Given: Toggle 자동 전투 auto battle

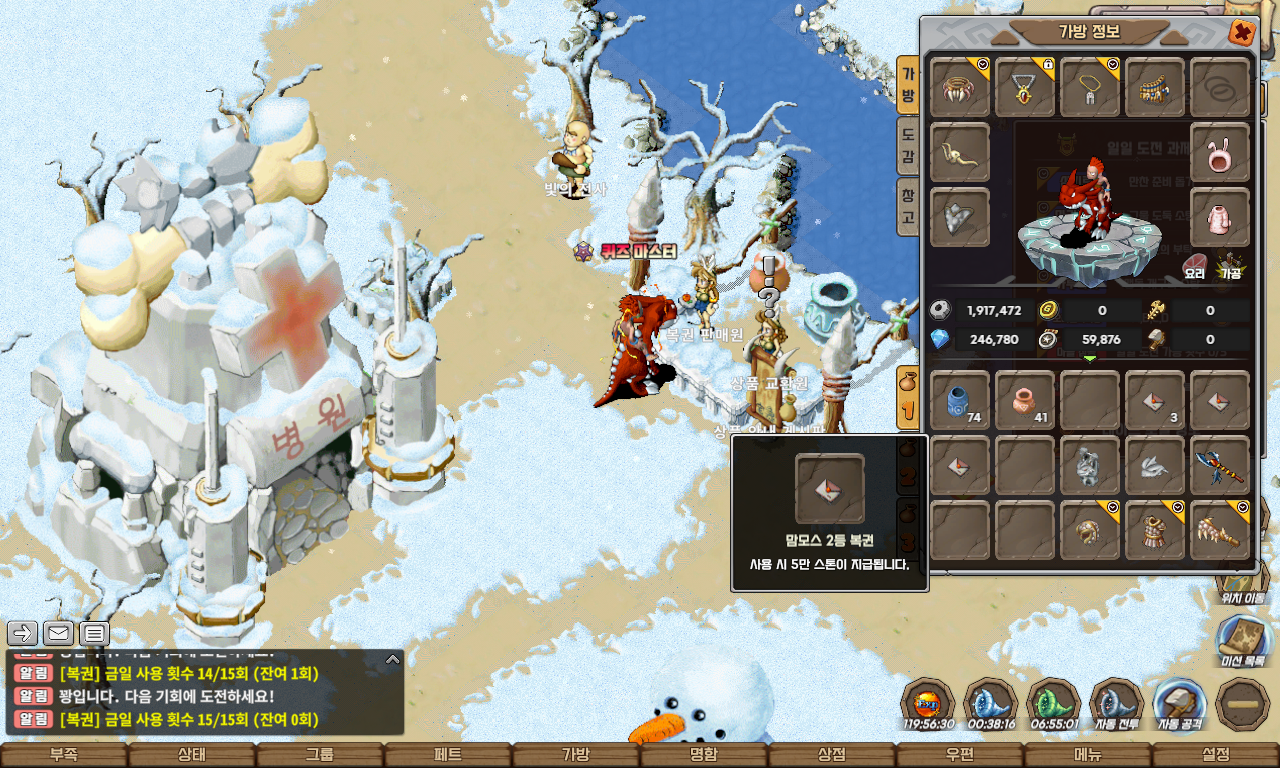Looking at the screenshot, I should coord(1116,704).
